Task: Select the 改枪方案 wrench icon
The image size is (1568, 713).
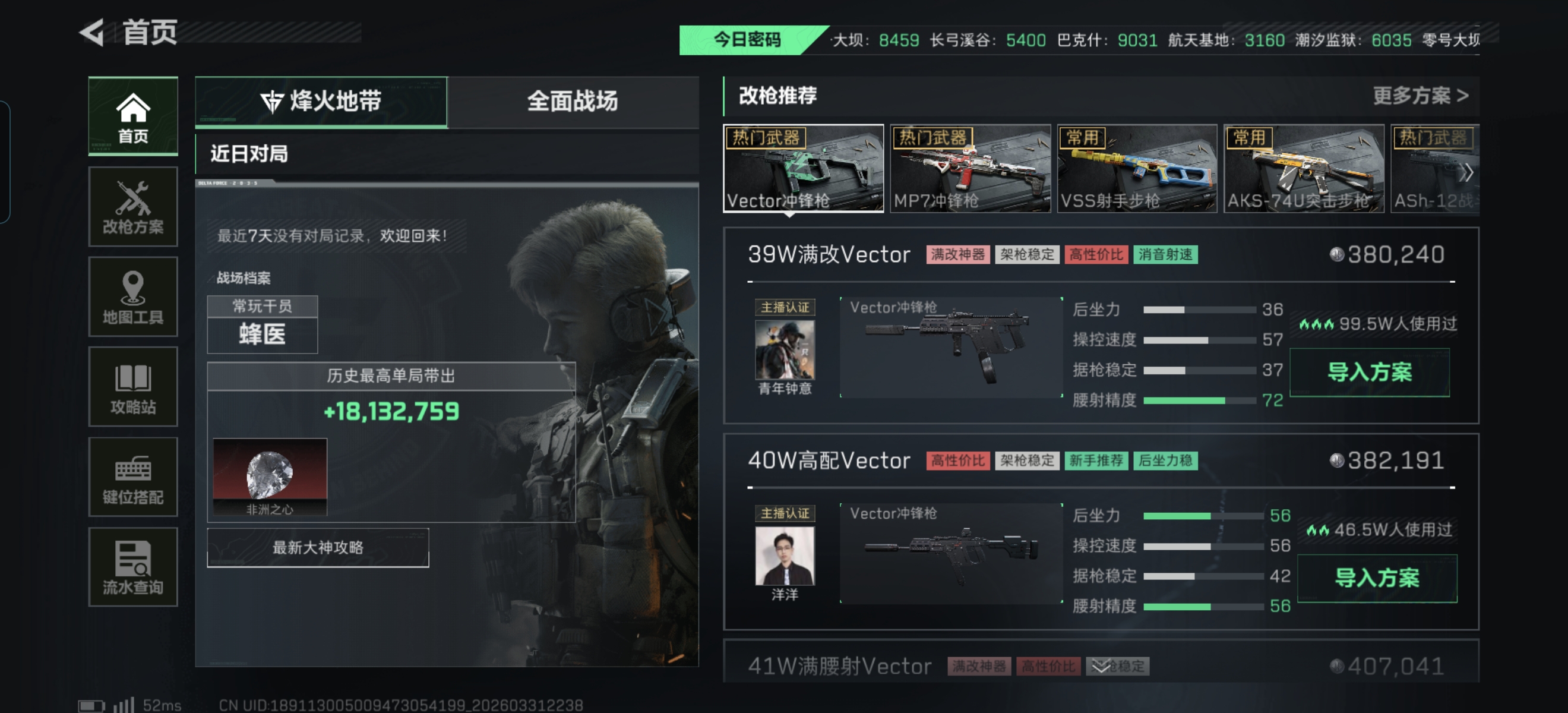Action: pyautogui.click(x=132, y=206)
